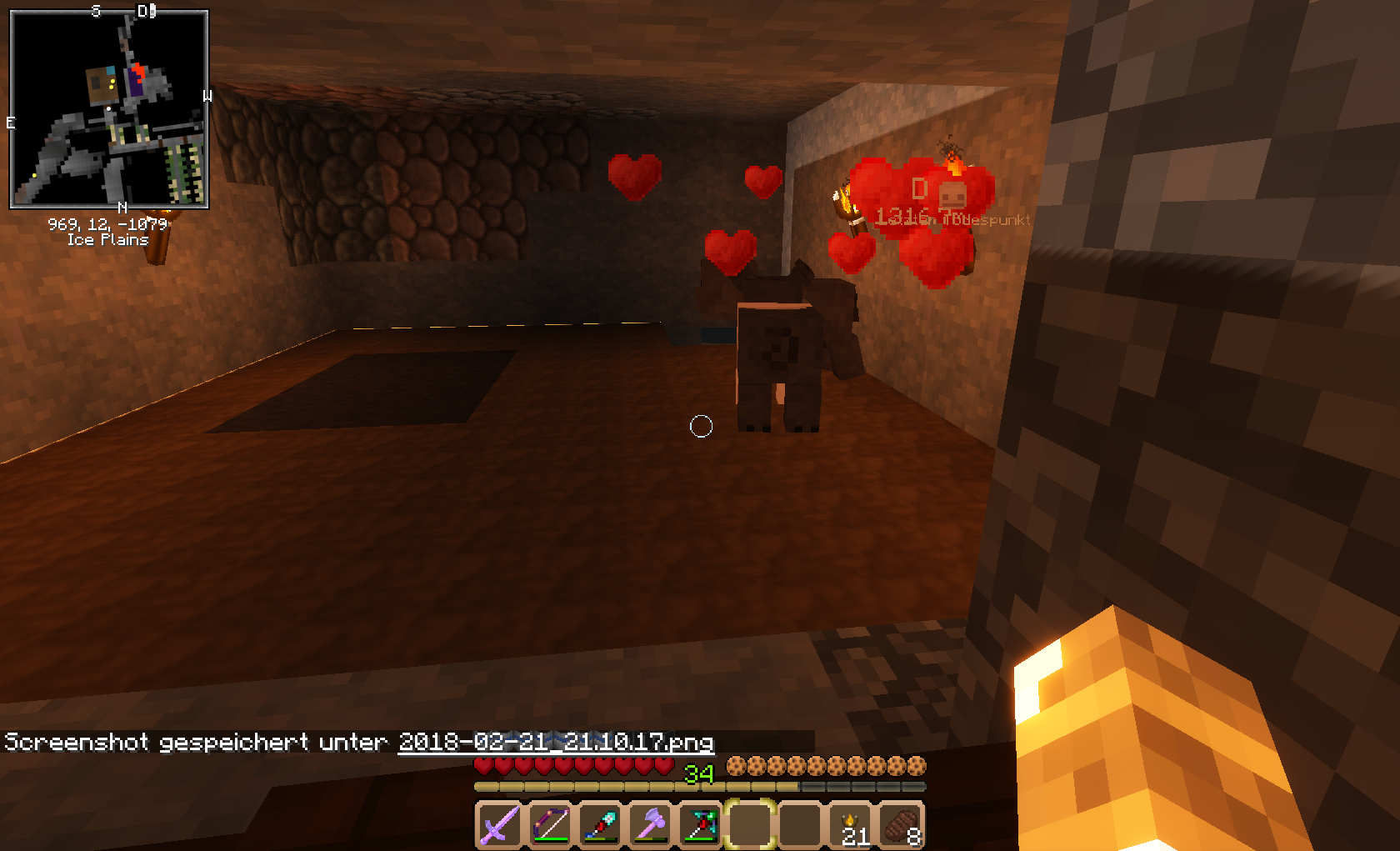The width and height of the screenshot is (1400, 851).
Task: Click the minimap in the corner
Action: [x=109, y=109]
